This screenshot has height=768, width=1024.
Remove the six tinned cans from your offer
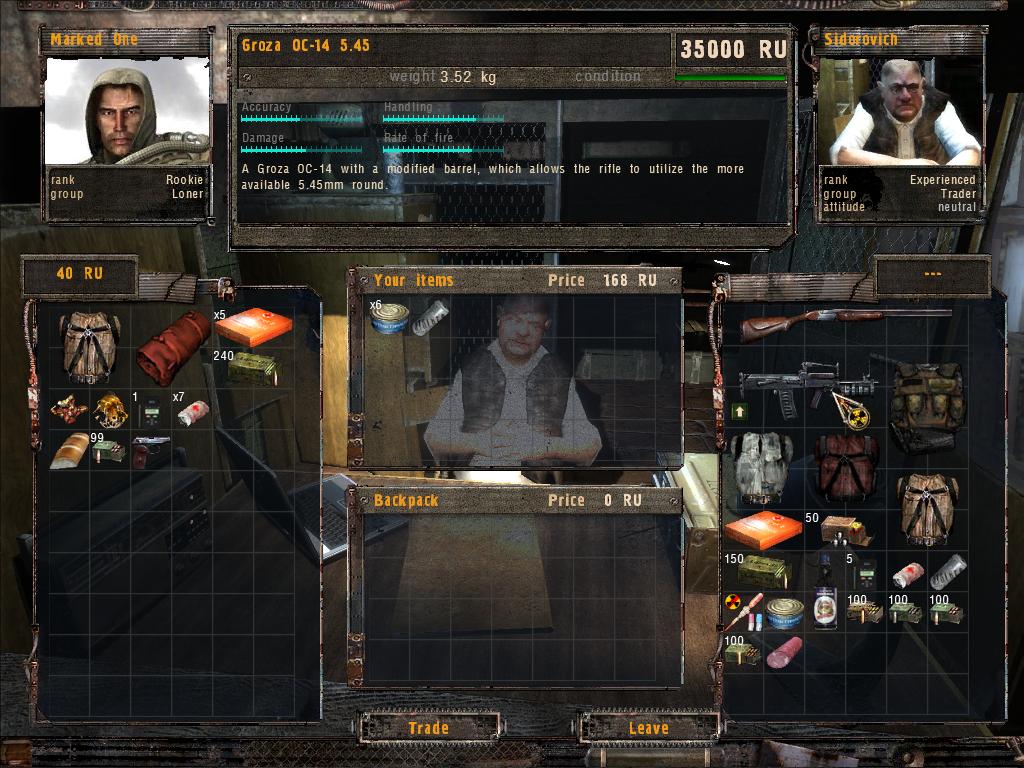(x=388, y=318)
